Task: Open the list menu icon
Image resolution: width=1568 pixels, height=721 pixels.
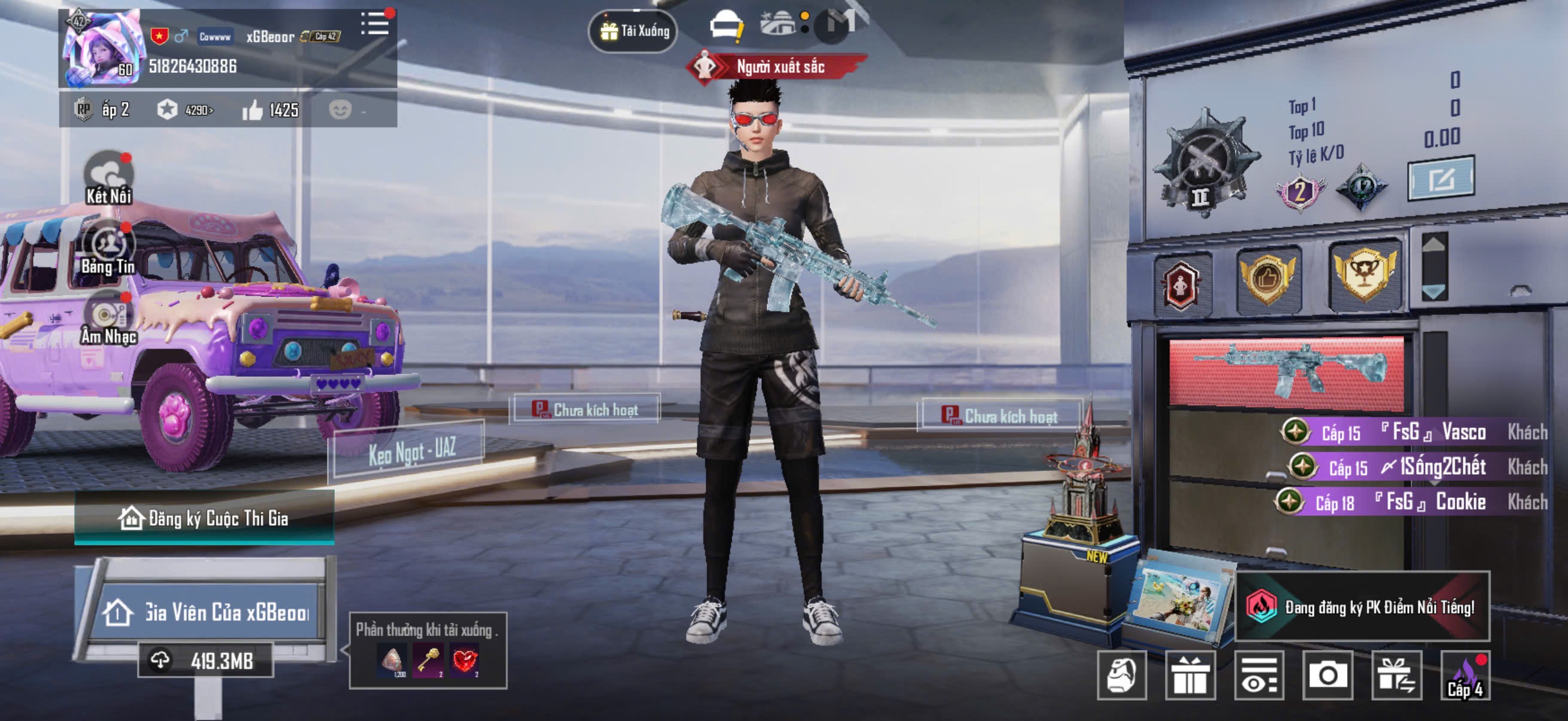Action: pyautogui.click(x=376, y=25)
